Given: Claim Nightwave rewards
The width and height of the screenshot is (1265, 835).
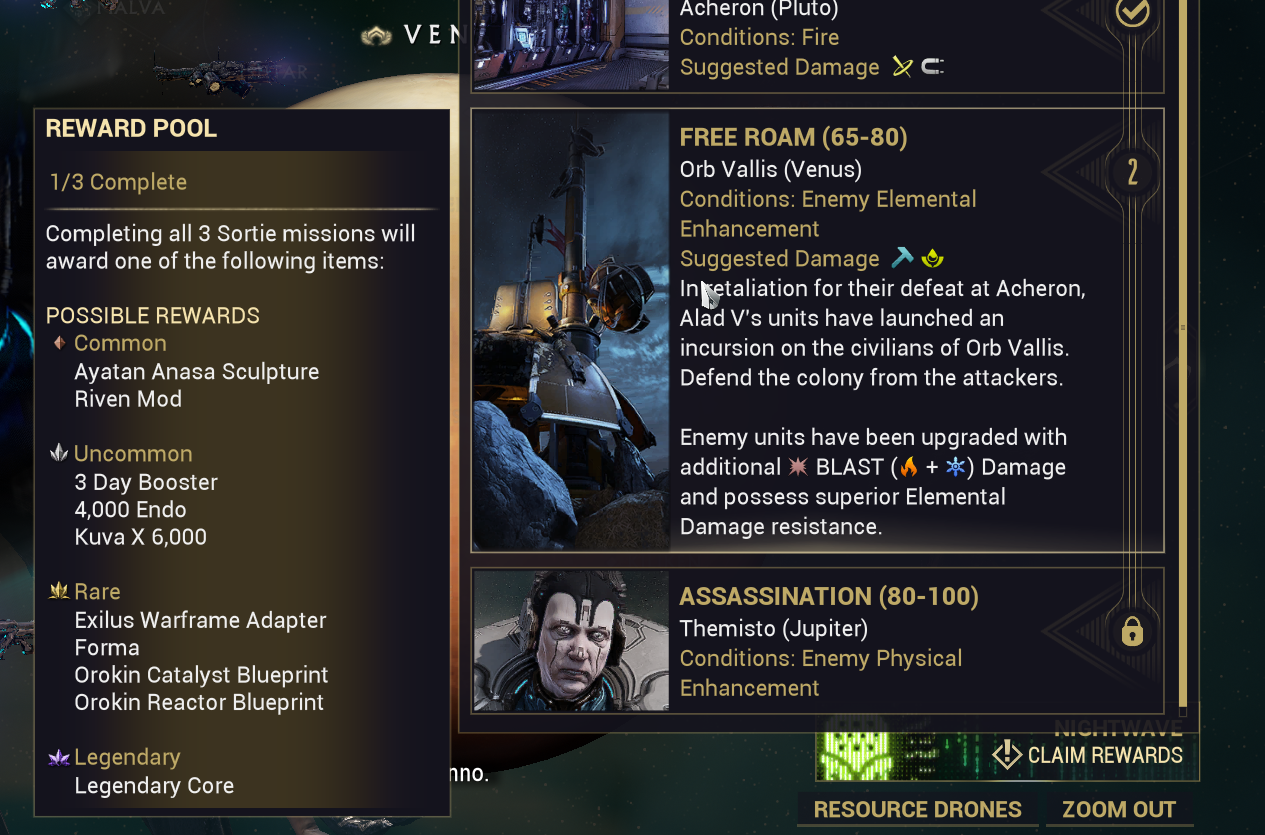Looking at the screenshot, I should click(1090, 755).
